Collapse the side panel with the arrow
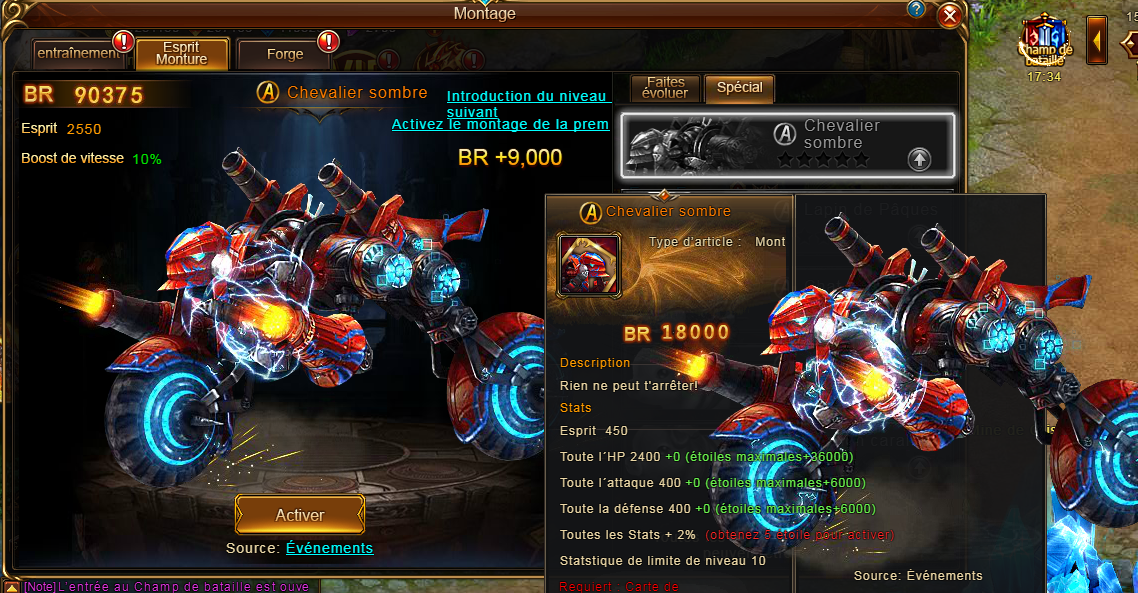Screen dimensions: 1138x593 coord(1097,41)
